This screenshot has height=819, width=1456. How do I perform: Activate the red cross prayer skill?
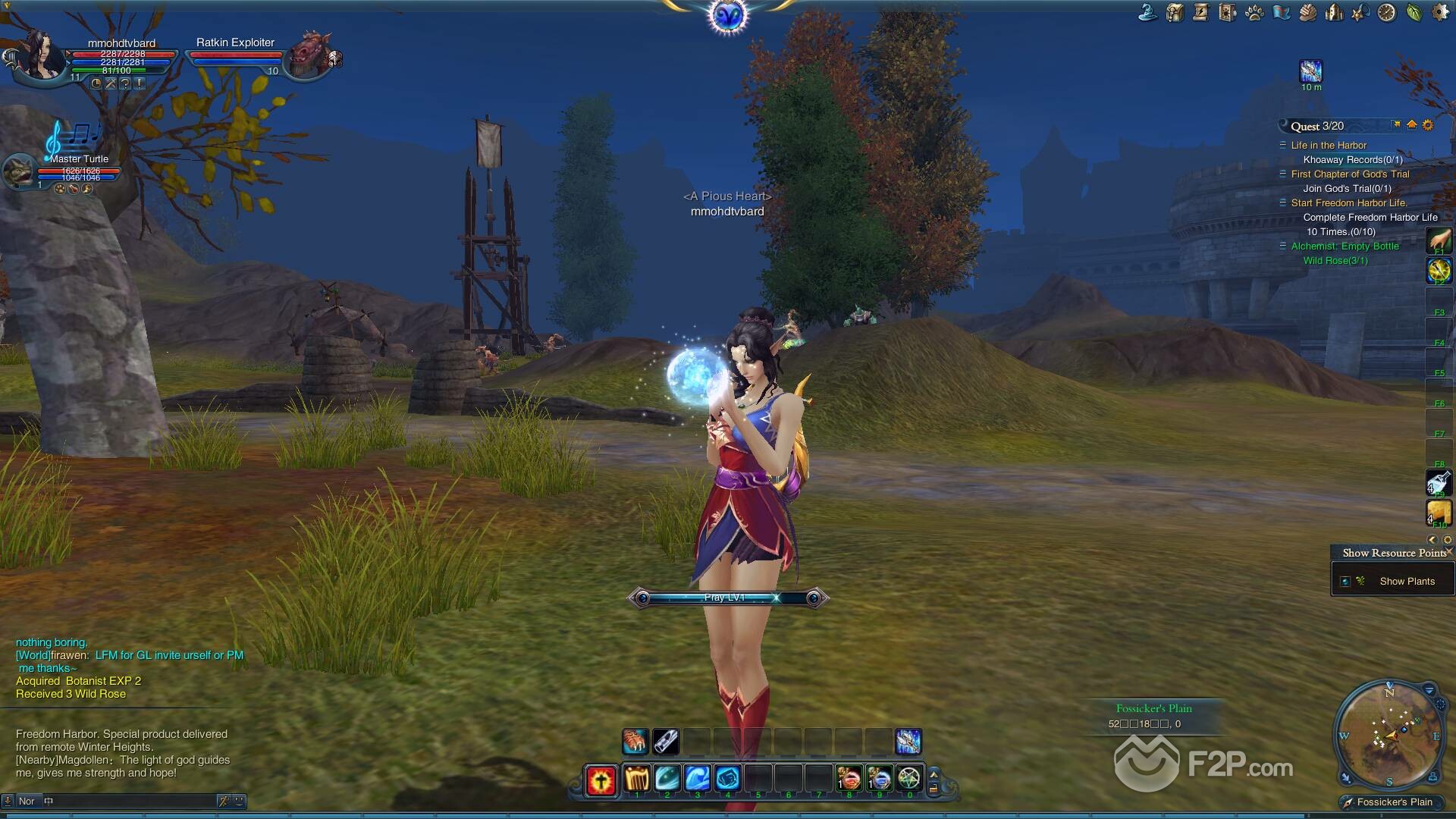point(601,780)
